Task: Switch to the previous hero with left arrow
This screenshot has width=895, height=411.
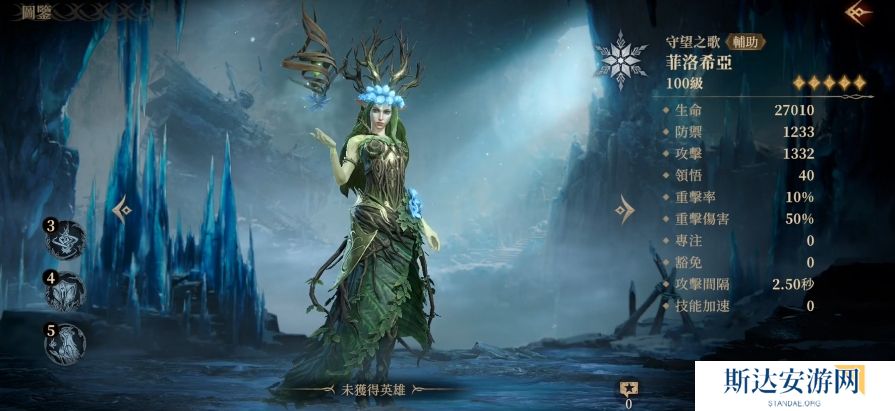Action: click(123, 209)
